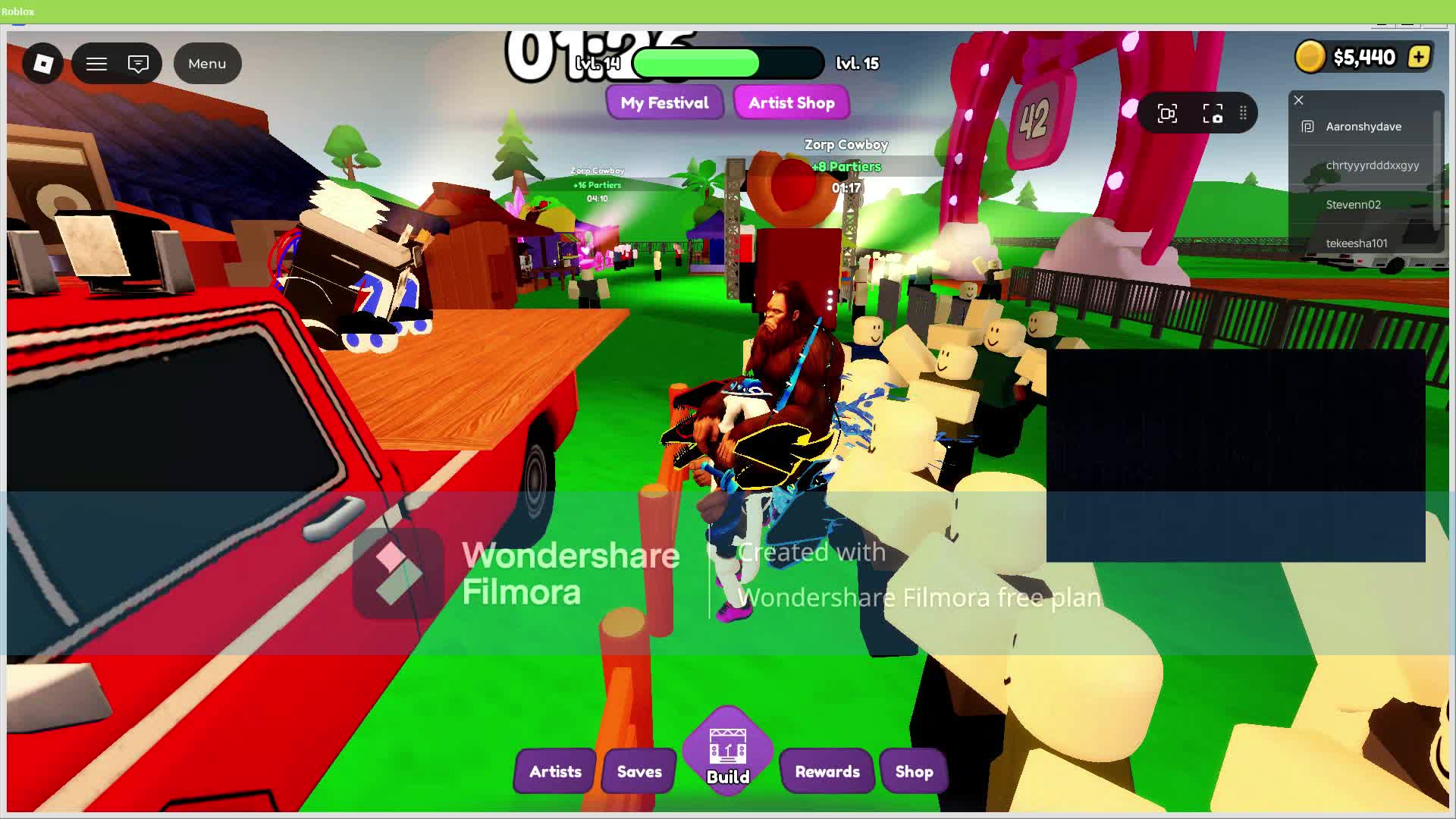Image resolution: width=1456 pixels, height=819 pixels.
Task: Open the hamburger navigation icon
Action: [x=96, y=64]
